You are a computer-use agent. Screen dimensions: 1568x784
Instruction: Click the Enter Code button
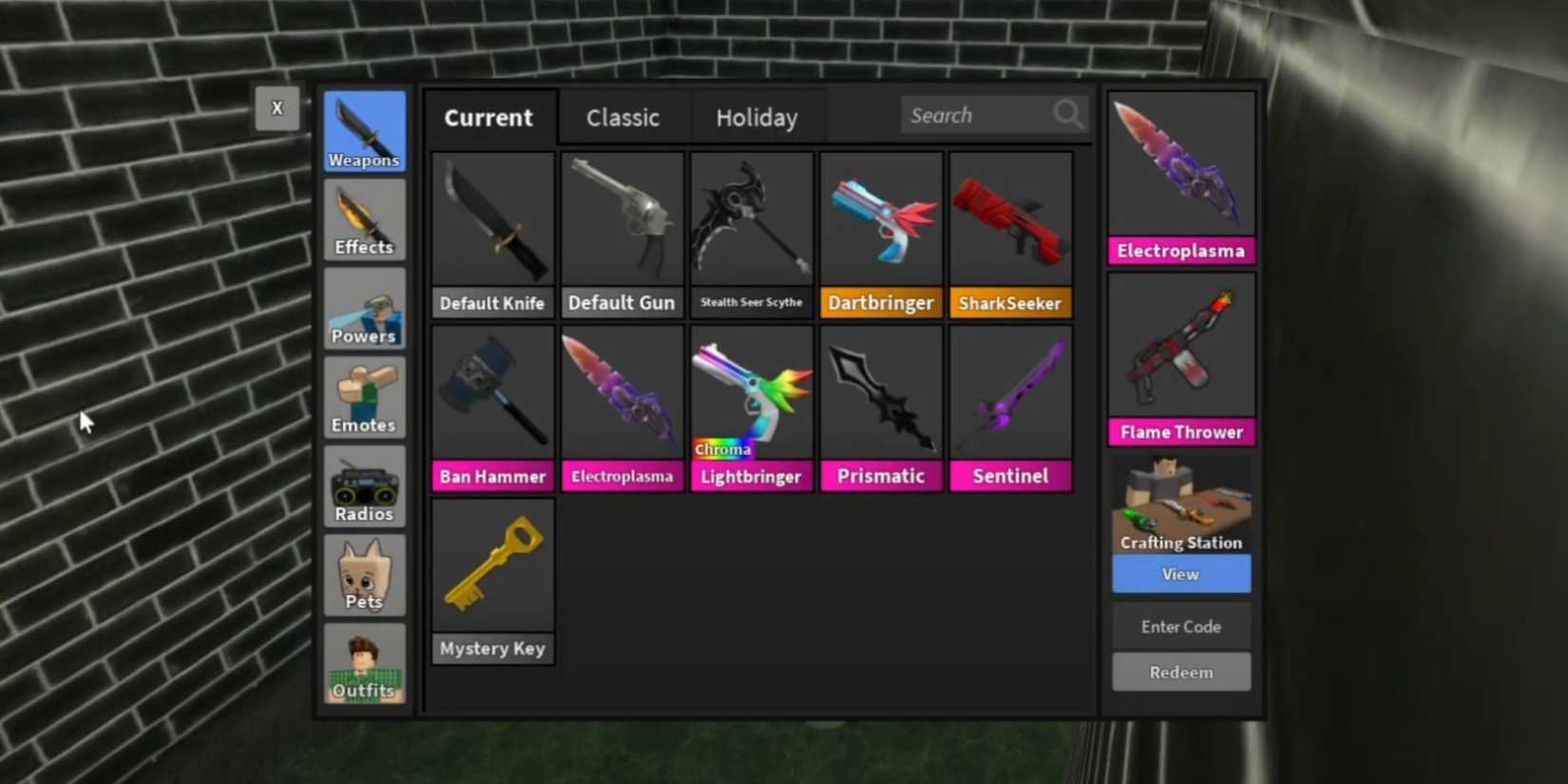click(x=1180, y=626)
